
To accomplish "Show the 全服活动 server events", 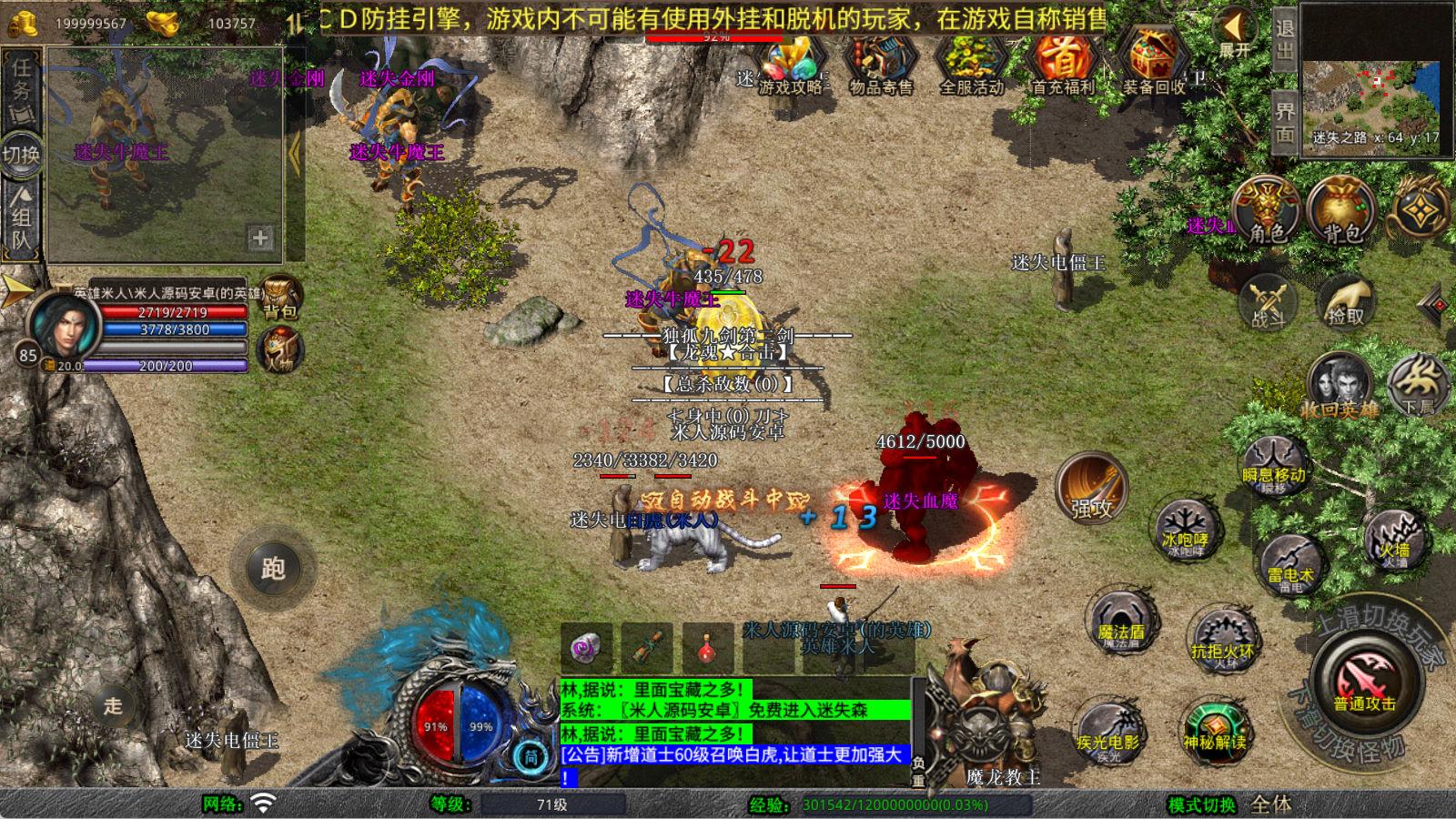I will pos(971,64).
